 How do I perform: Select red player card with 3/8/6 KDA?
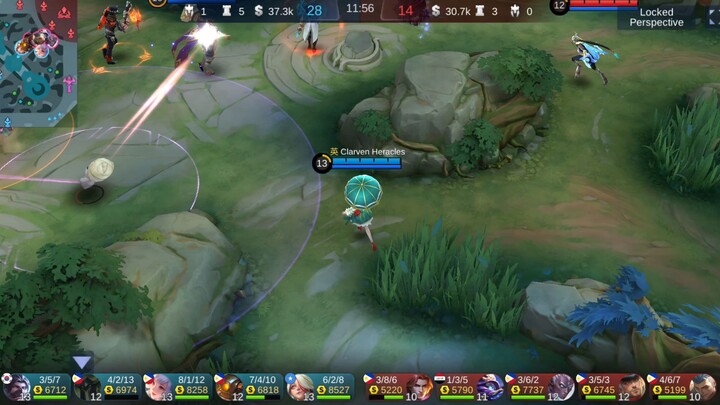397,387
